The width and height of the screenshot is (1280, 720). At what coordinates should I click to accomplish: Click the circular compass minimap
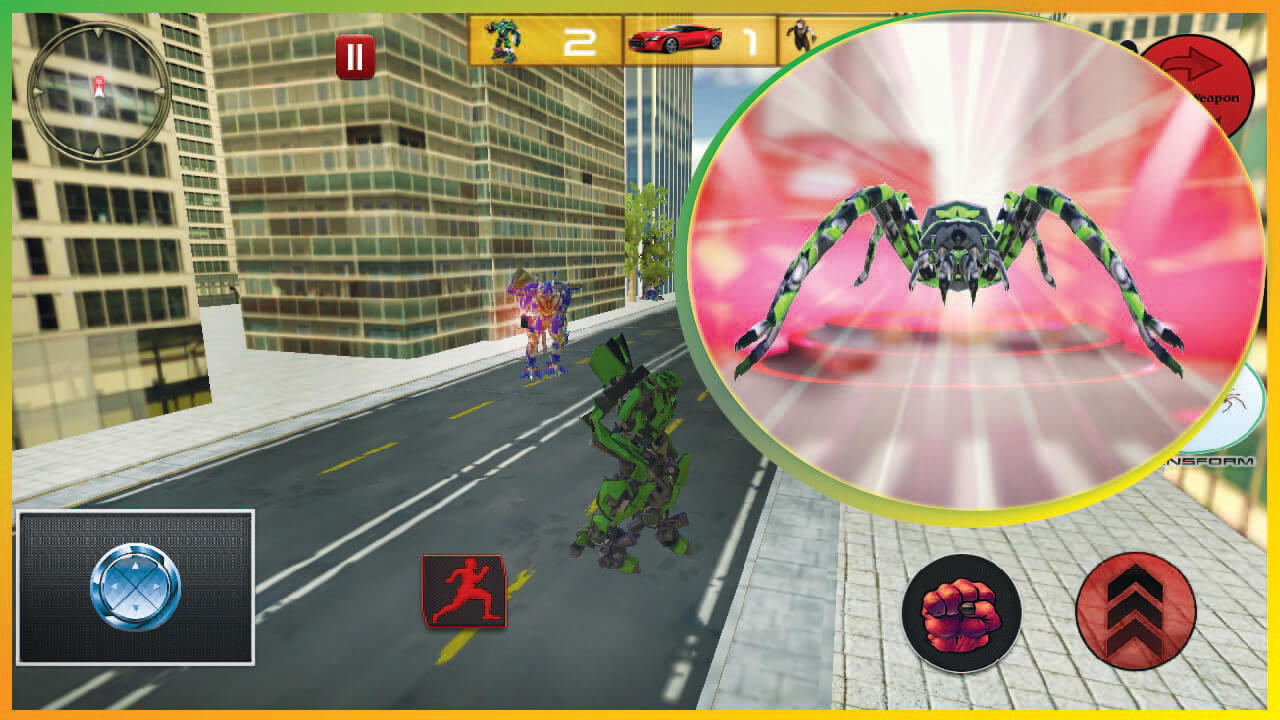click(x=98, y=92)
